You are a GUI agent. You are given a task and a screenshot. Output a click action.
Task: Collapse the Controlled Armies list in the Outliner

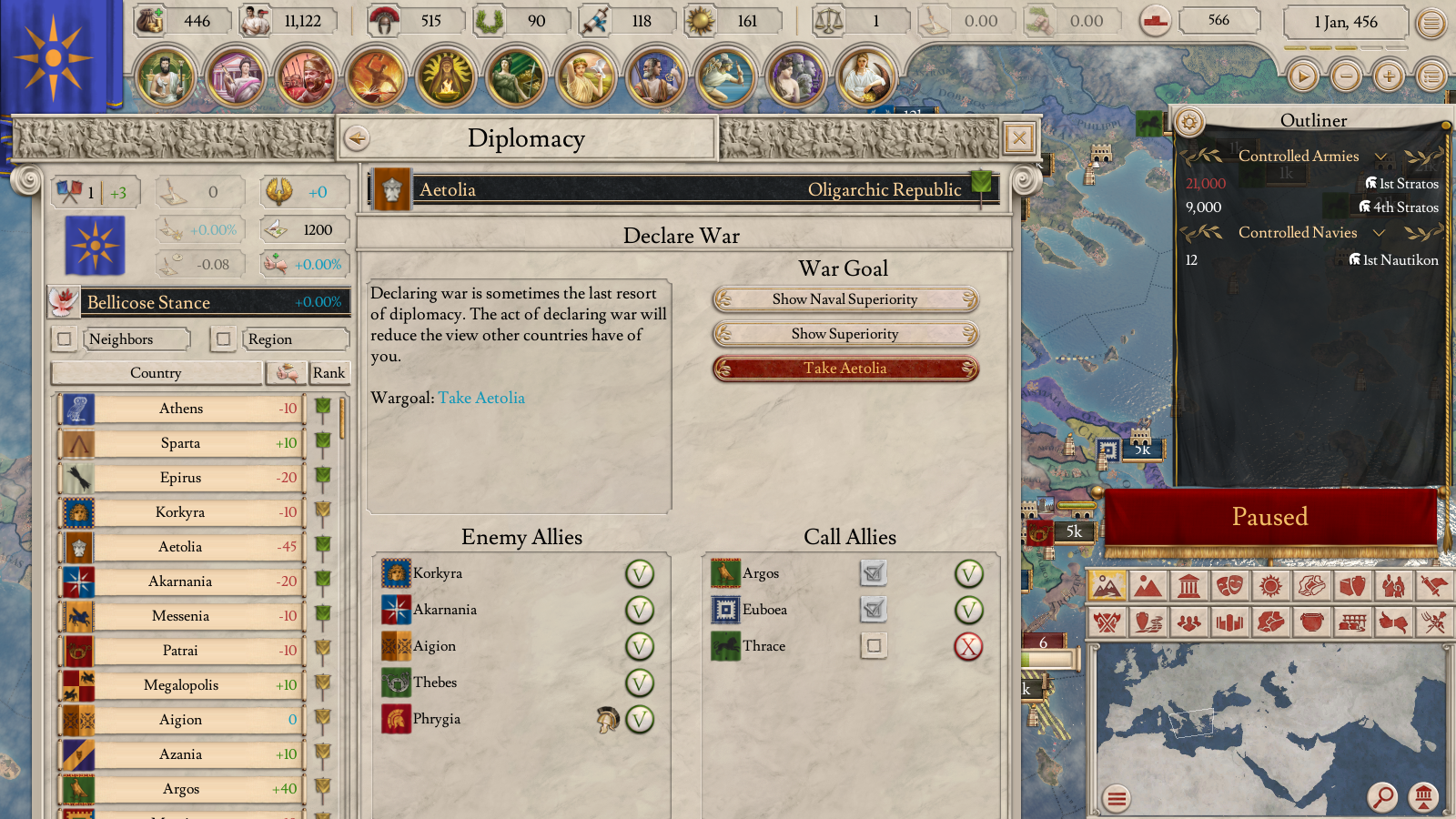pyautogui.click(x=1380, y=156)
